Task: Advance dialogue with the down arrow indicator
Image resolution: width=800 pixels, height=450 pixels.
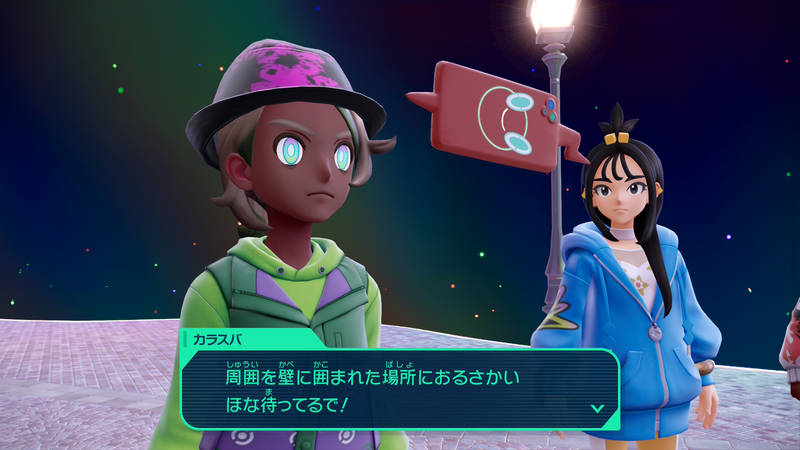Action: 597,408
